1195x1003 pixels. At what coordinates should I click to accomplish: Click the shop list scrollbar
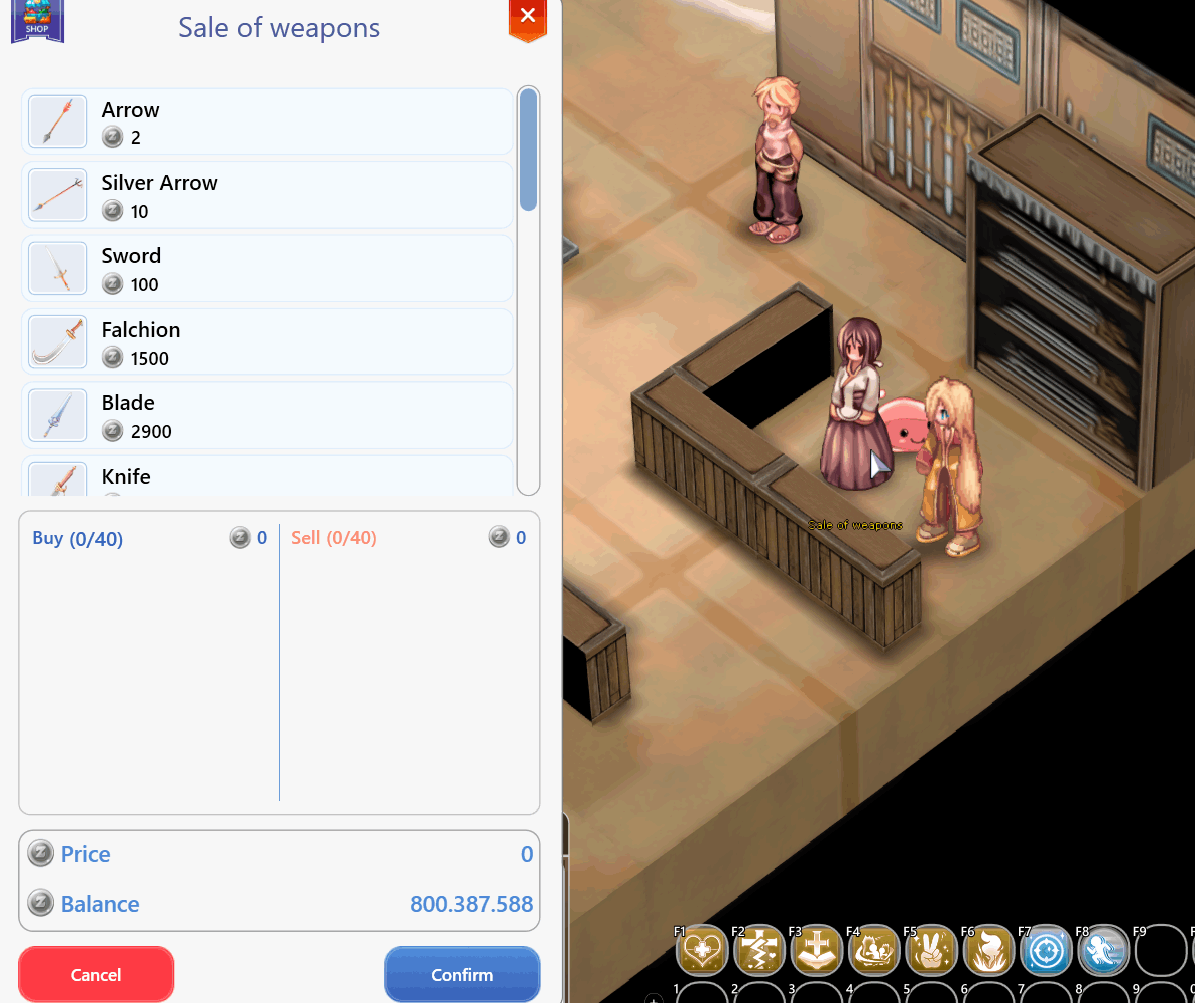point(528,150)
